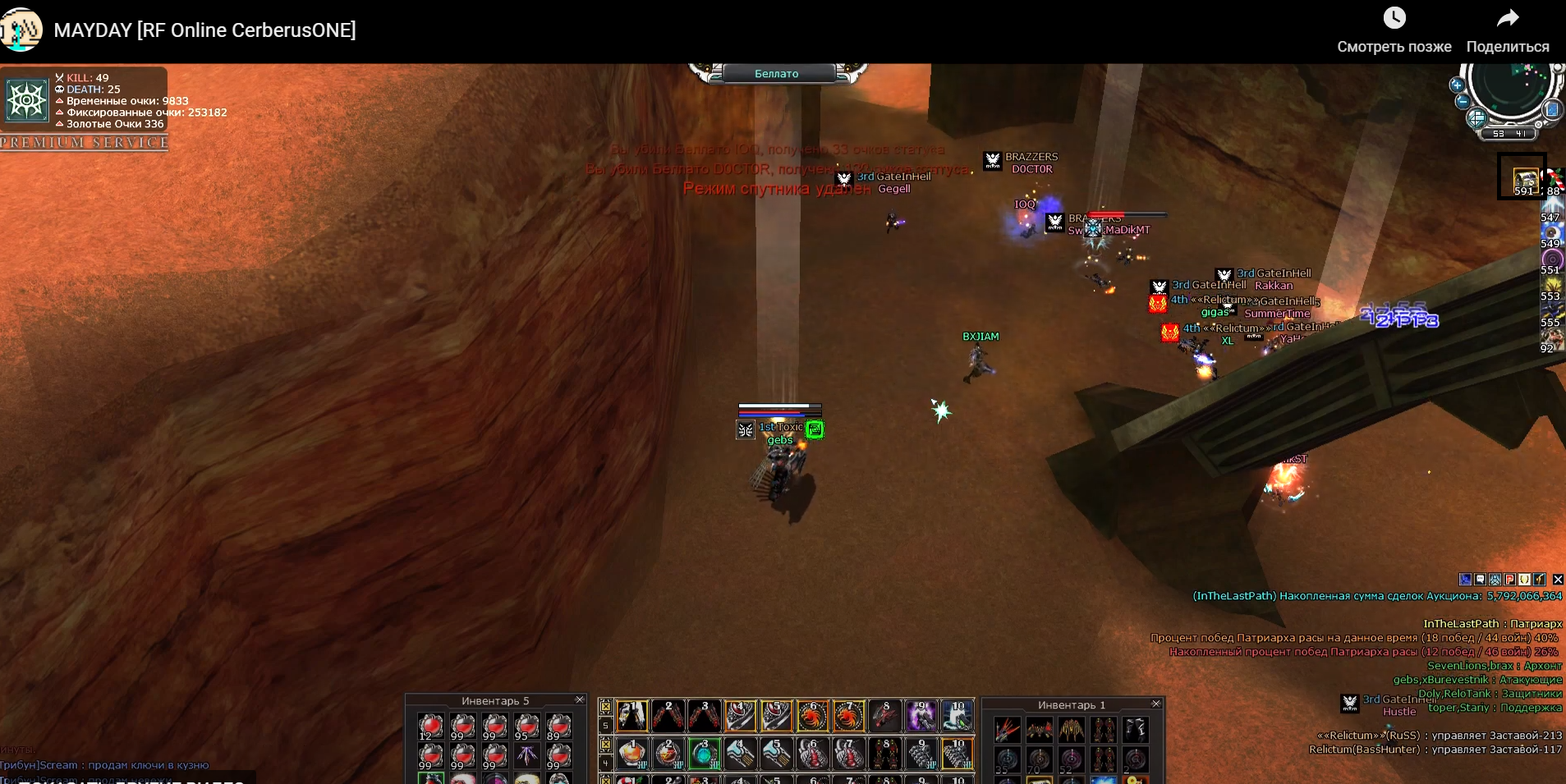Image resolution: width=1566 pixels, height=784 pixels.
Task: Close the Инвентарь 5 window
Action: coord(580,699)
